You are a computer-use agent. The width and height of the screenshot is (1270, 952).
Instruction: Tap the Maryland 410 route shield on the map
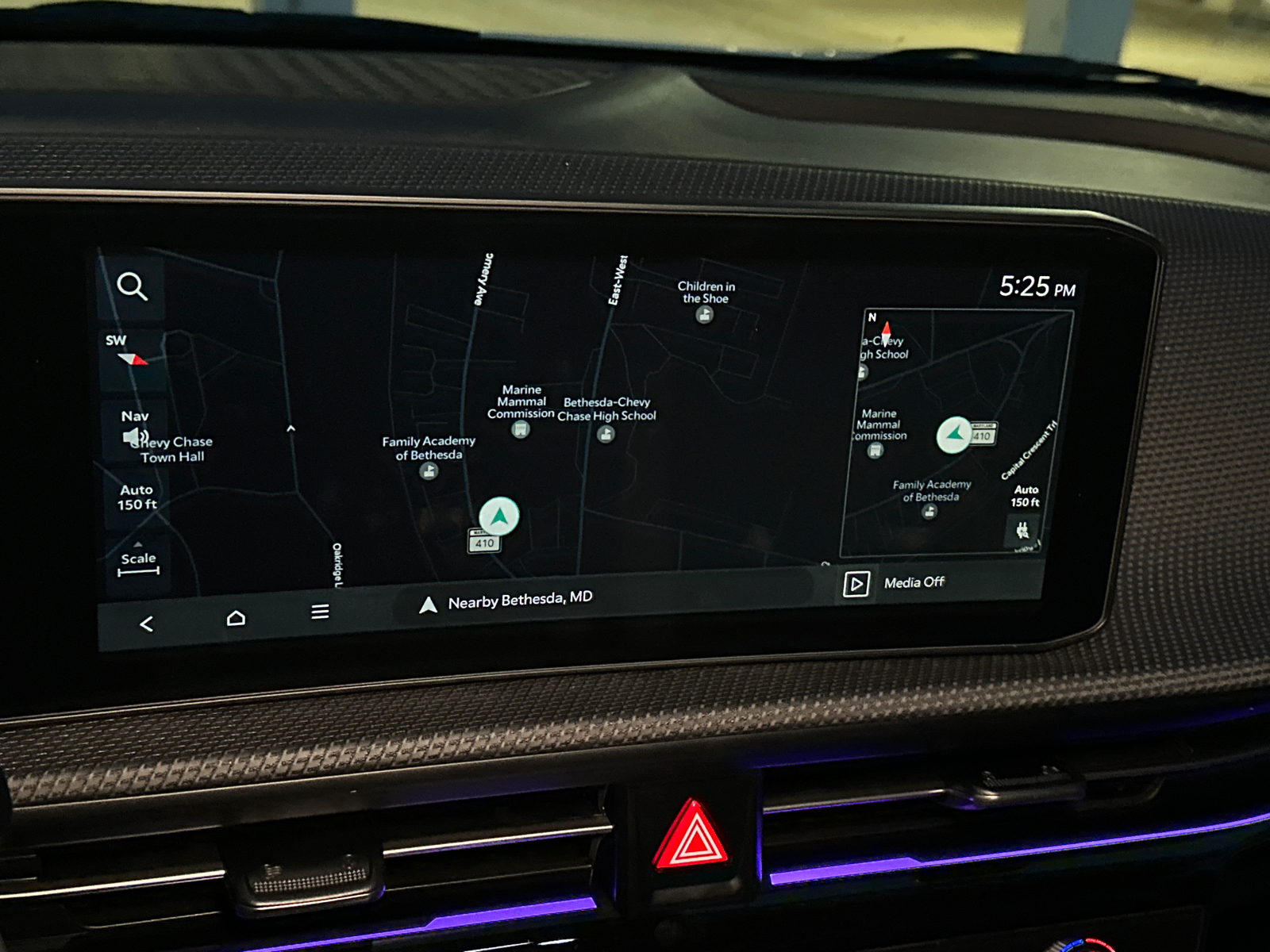point(483,543)
